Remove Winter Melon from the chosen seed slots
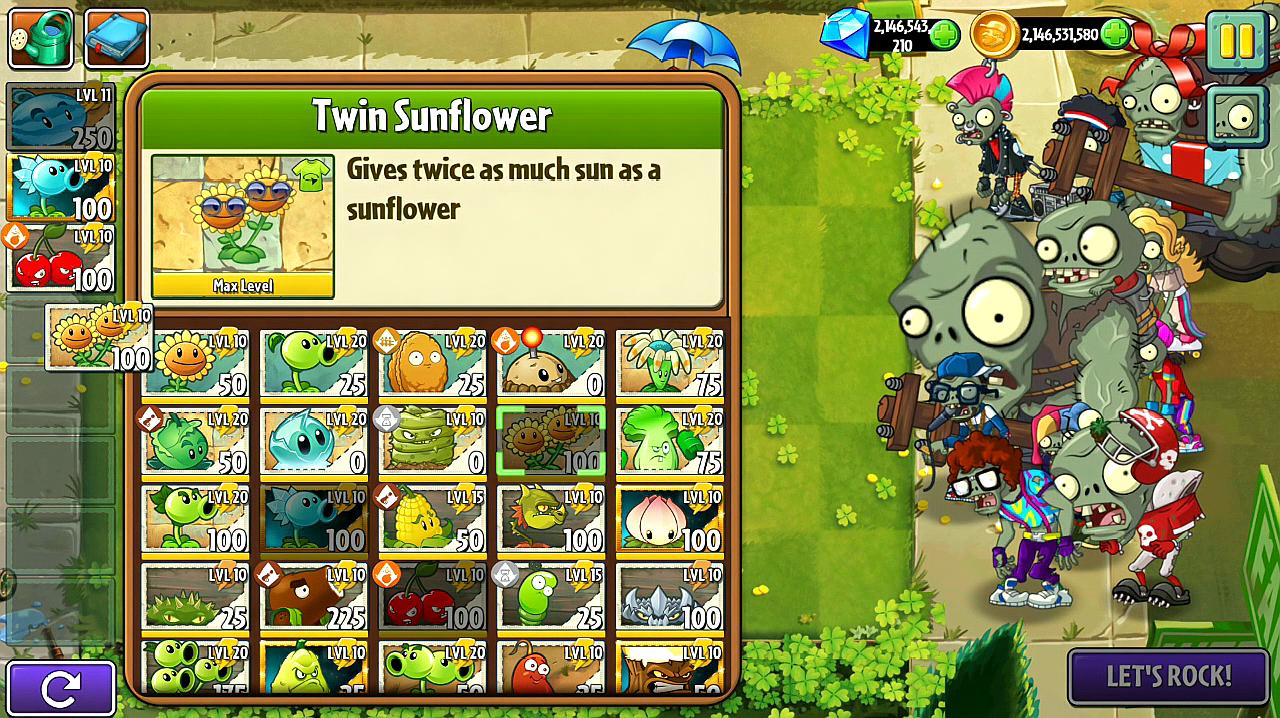Viewport: 1280px width, 718px height. [x=60, y=118]
